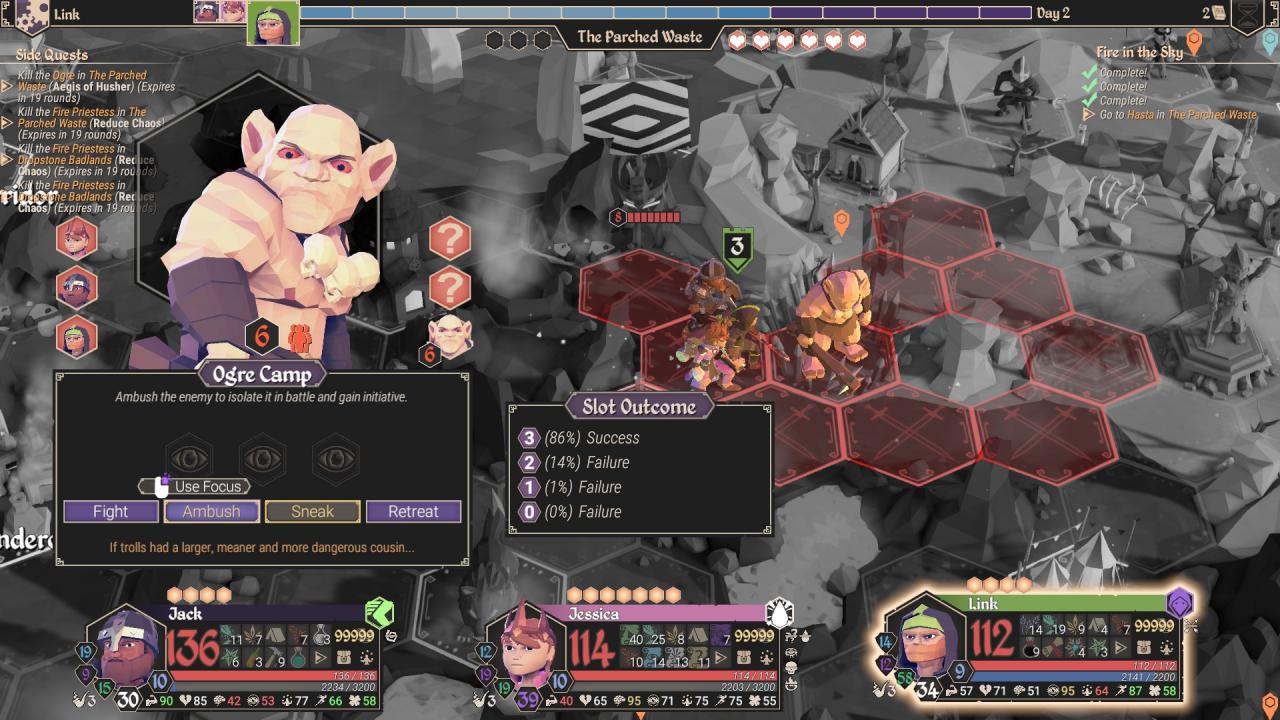Image resolution: width=1280 pixels, height=720 pixels.
Task: Click the green shield badge on Jack's panel
Action: click(x=379, y=612)
